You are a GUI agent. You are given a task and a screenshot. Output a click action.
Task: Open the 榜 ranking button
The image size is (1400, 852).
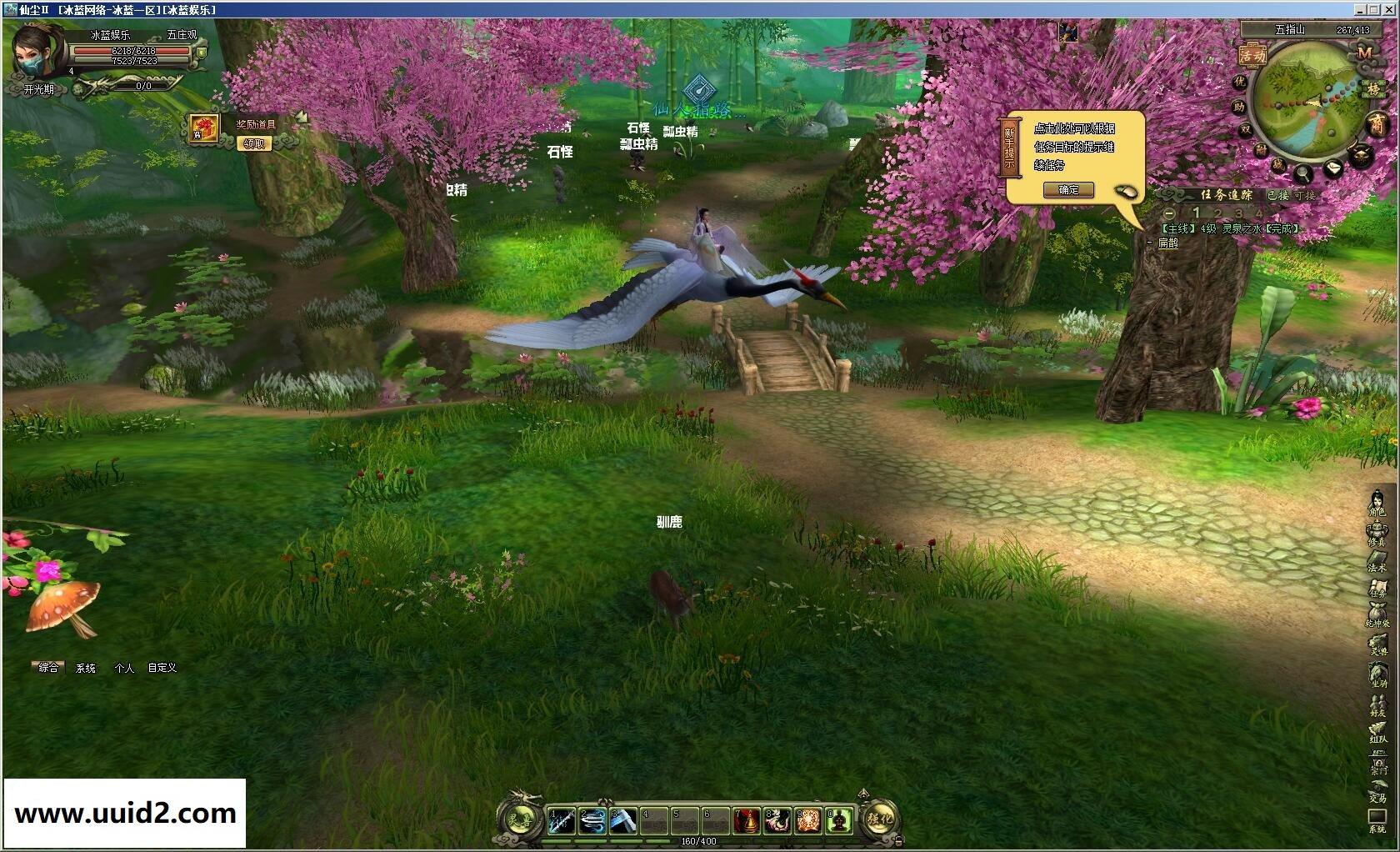(1372, 88)
